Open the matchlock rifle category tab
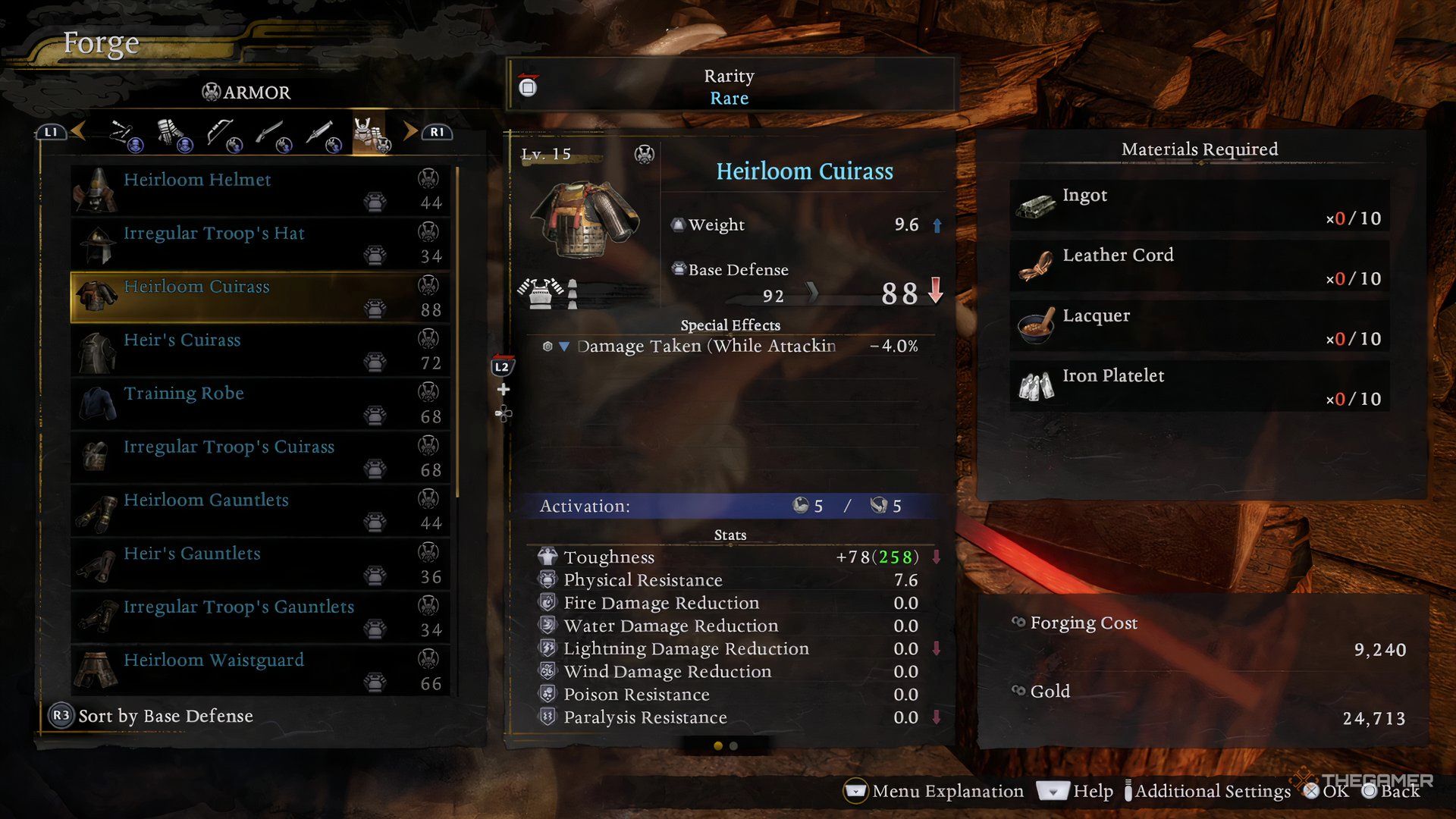Viewport: 1456px width, 819px height. click(271, 134)
